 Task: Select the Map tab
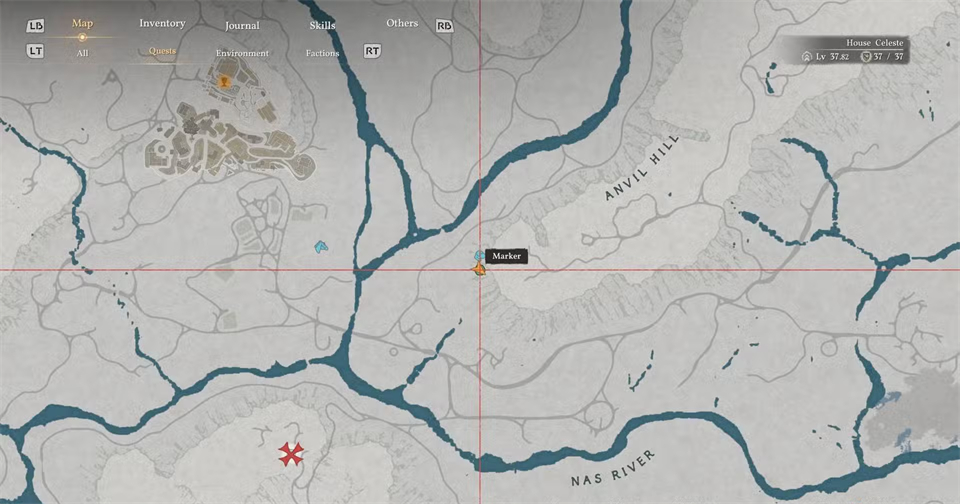tap(83, 23)
